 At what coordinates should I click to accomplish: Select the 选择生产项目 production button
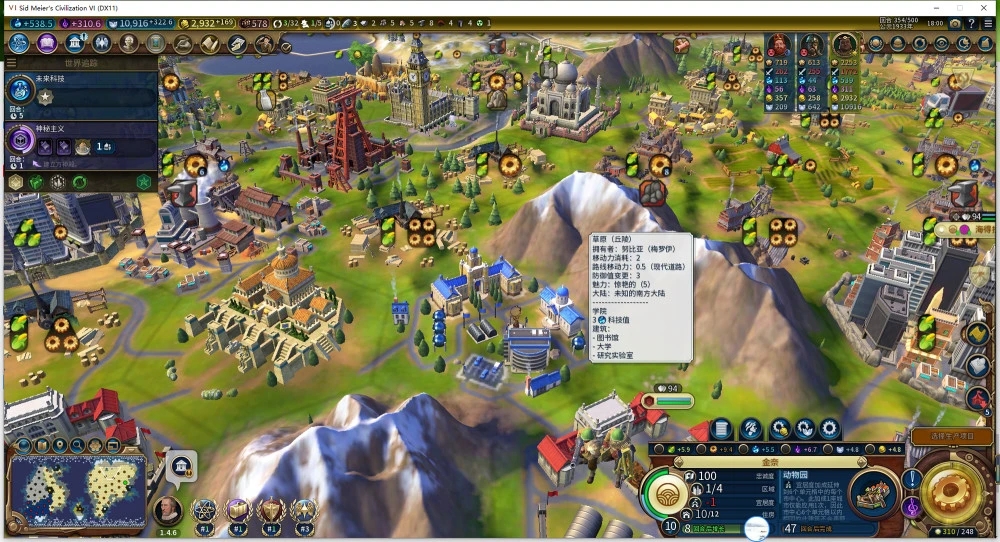click(x=951, y=437)
